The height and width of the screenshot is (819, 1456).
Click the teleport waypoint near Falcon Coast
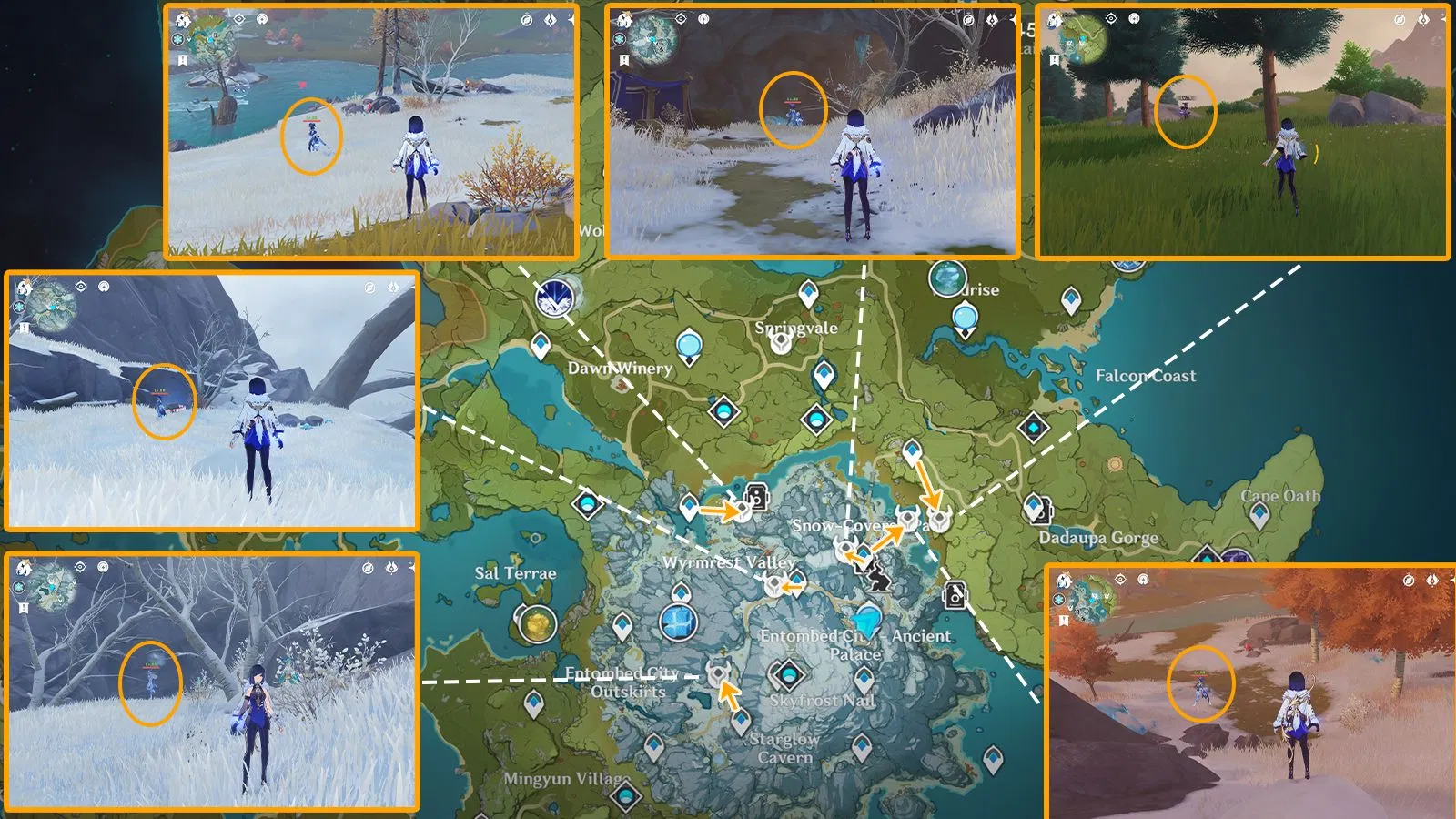pos(1070,300)
